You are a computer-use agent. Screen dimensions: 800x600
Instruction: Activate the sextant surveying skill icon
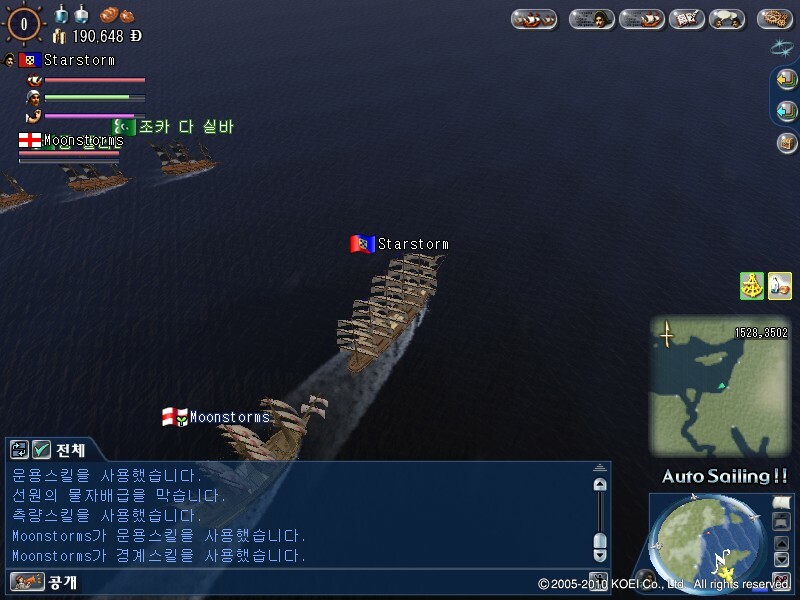click(x=752, y=285)
